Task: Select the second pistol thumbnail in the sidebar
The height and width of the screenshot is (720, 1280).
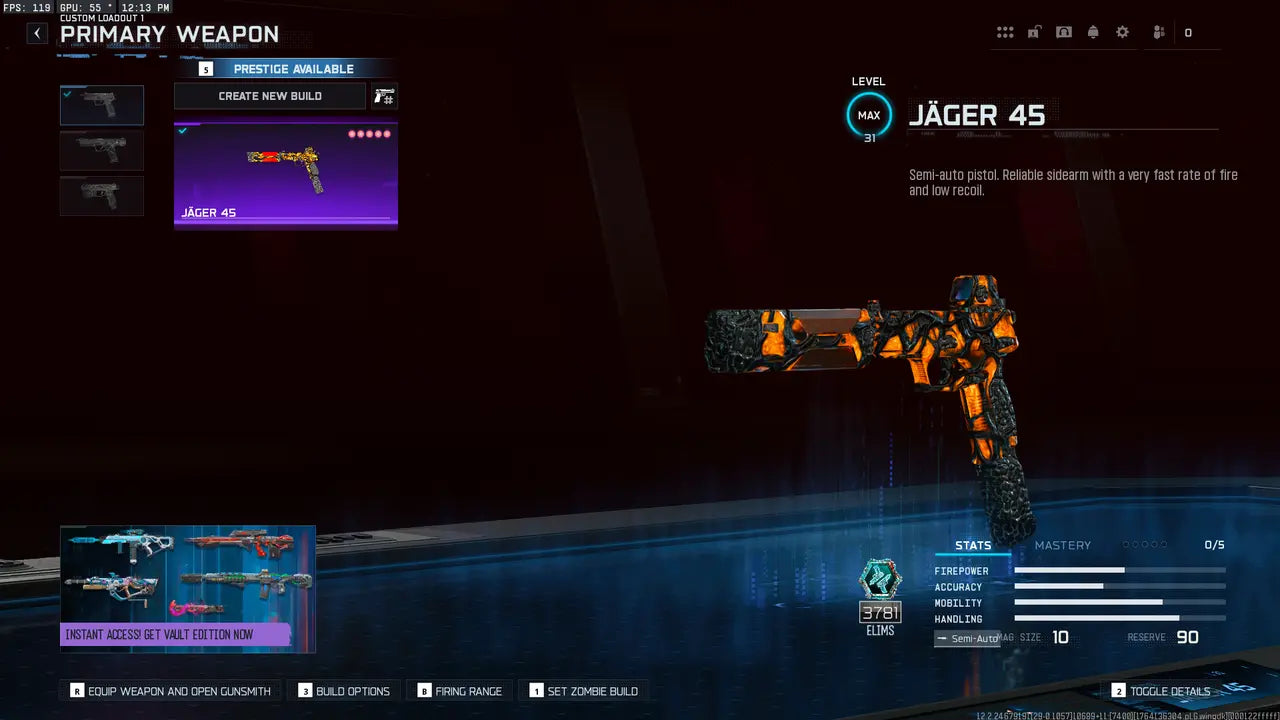Action: pos(101,150)
